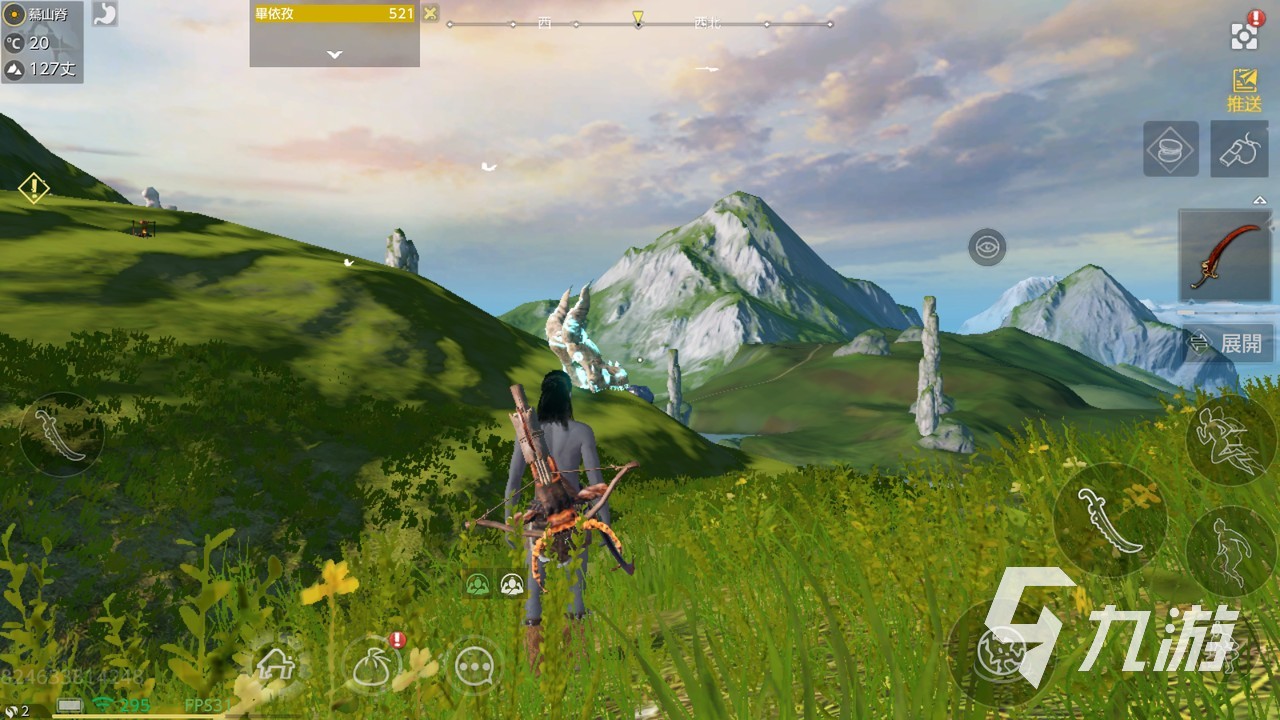Open the chat speech bubble
1280x720 pixels.
pyautogui.click(x=474, y=664)
